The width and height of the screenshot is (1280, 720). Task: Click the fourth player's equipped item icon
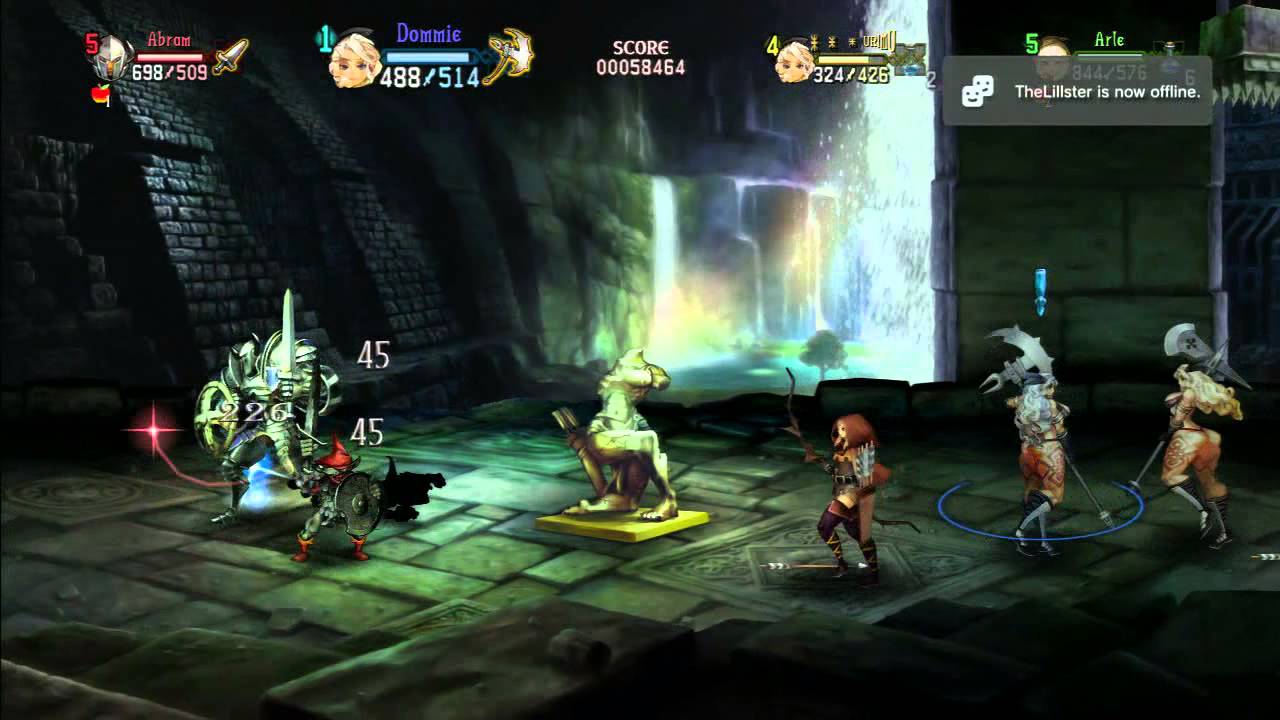coord(910,58)
